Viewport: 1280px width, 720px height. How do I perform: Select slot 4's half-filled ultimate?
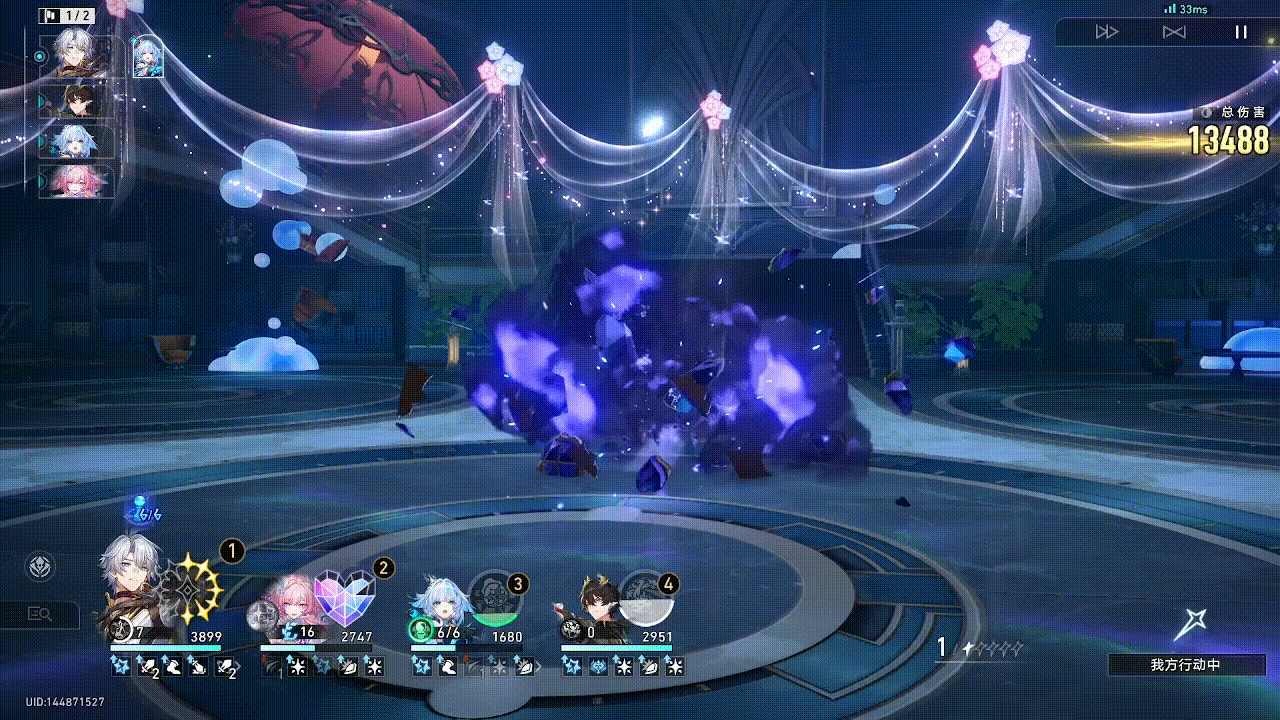pyautogui.click(x=646, y=598)
